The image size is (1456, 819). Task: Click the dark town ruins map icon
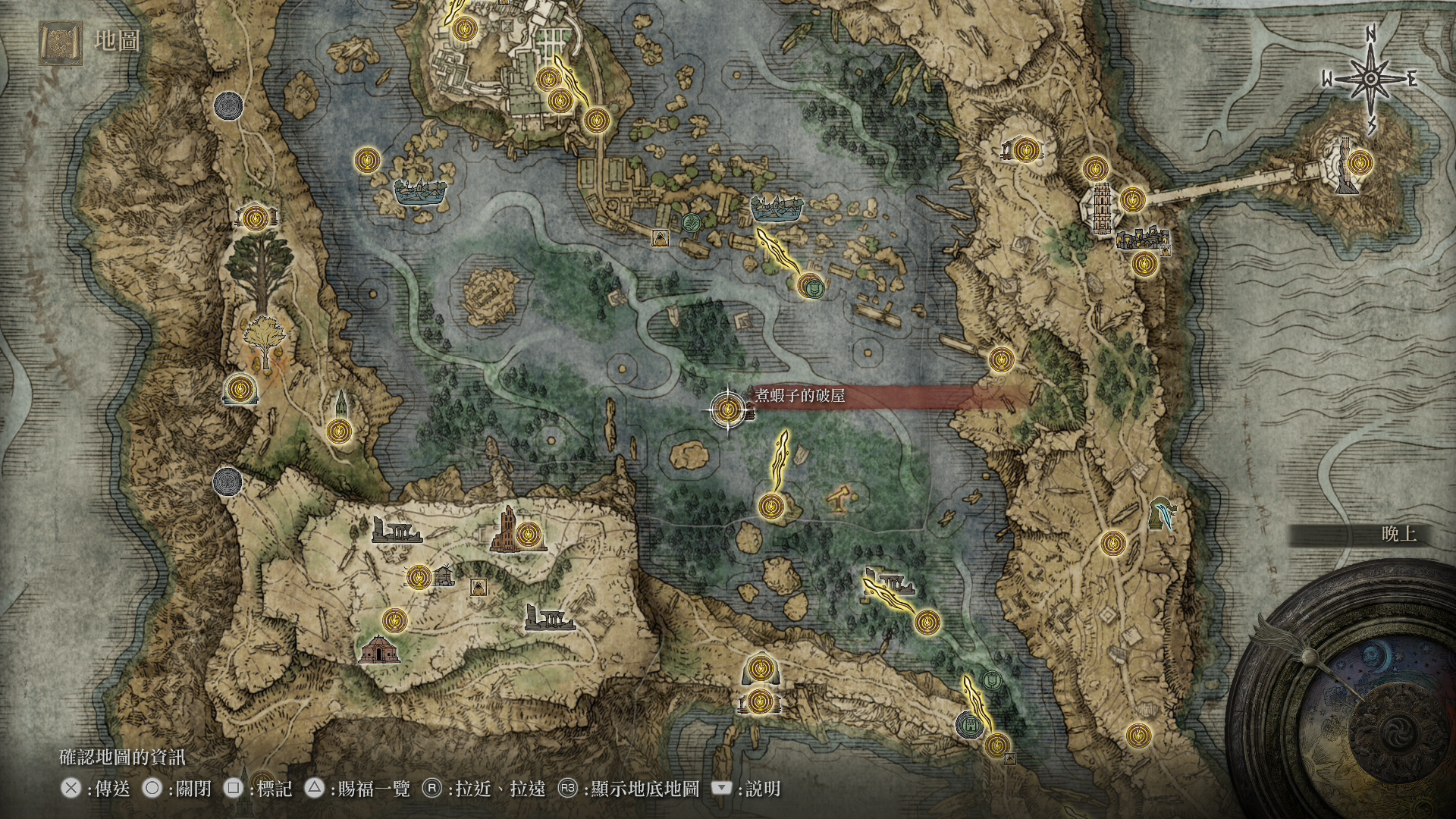pyautogui.click(x=1142, y=239)
